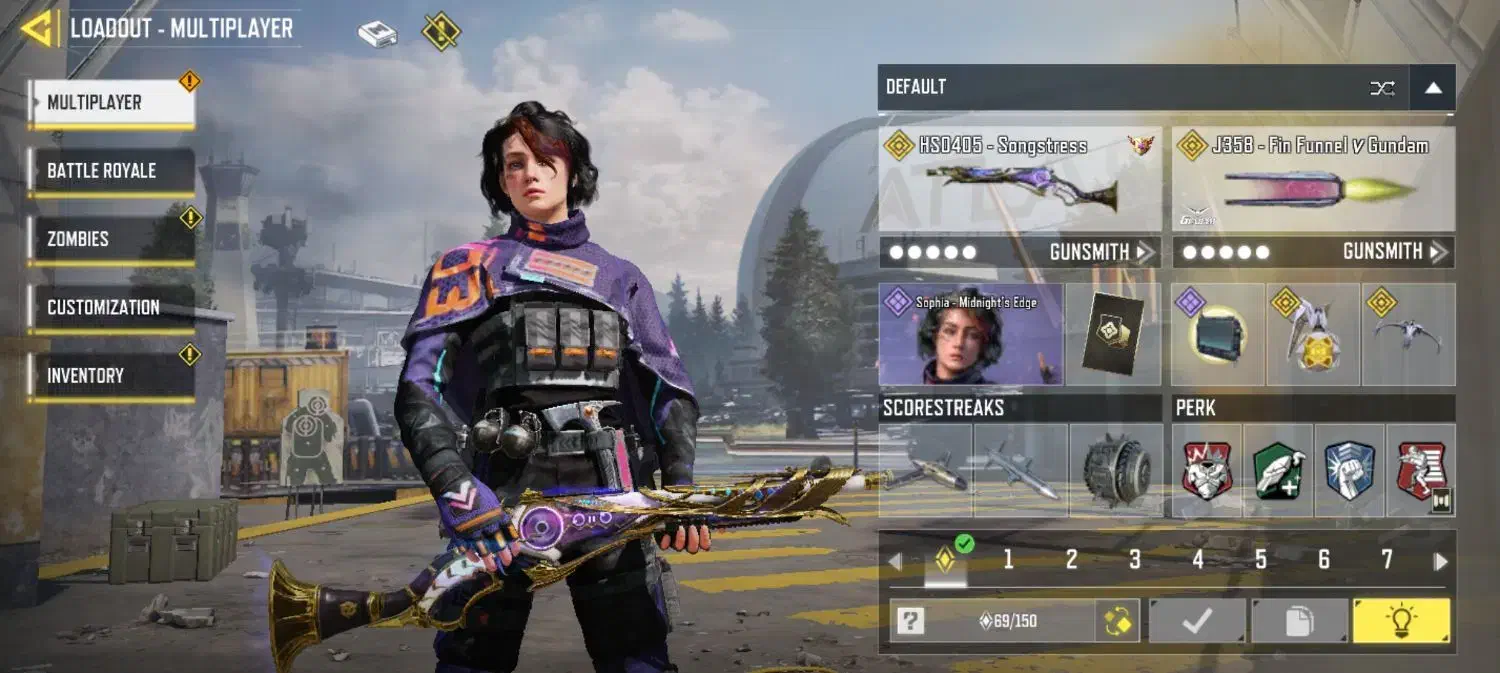Switch to the Battle Royale tab
Viewport: 1500px width, 673px height.
pyautogui.click(x=111, y=171)
